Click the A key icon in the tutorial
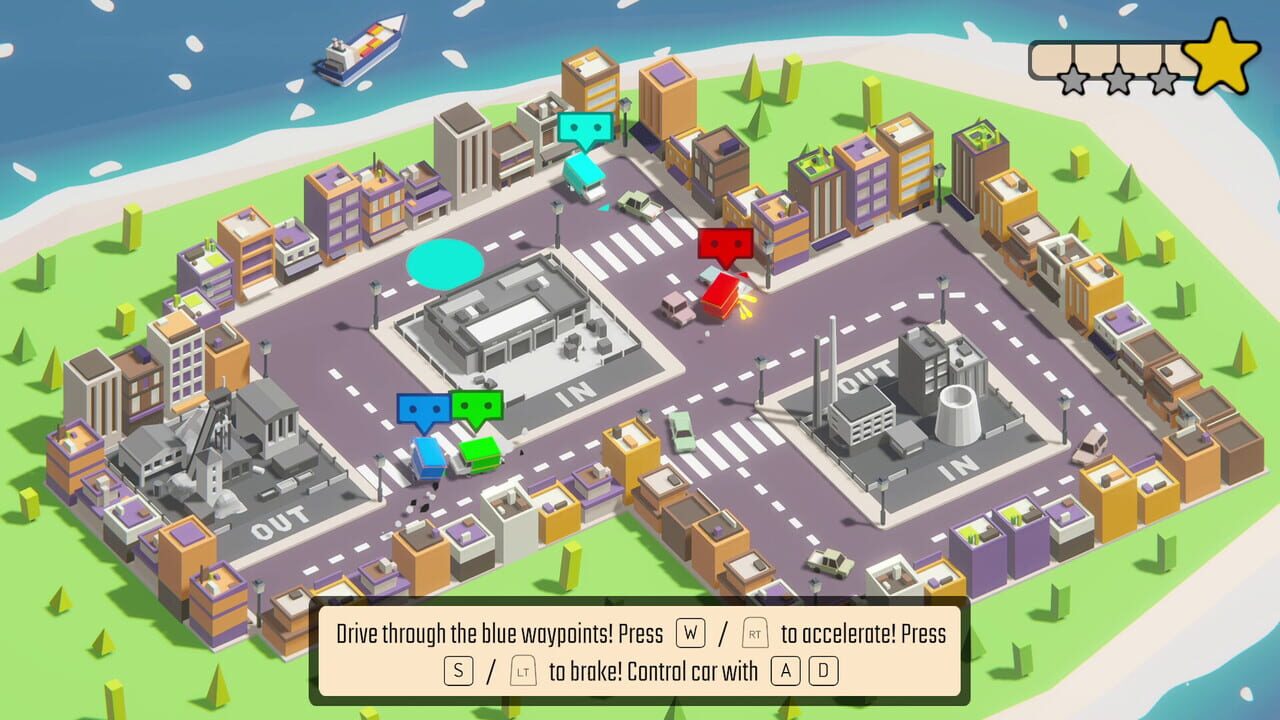This screenshot has width=1280, height=720. 785,672
